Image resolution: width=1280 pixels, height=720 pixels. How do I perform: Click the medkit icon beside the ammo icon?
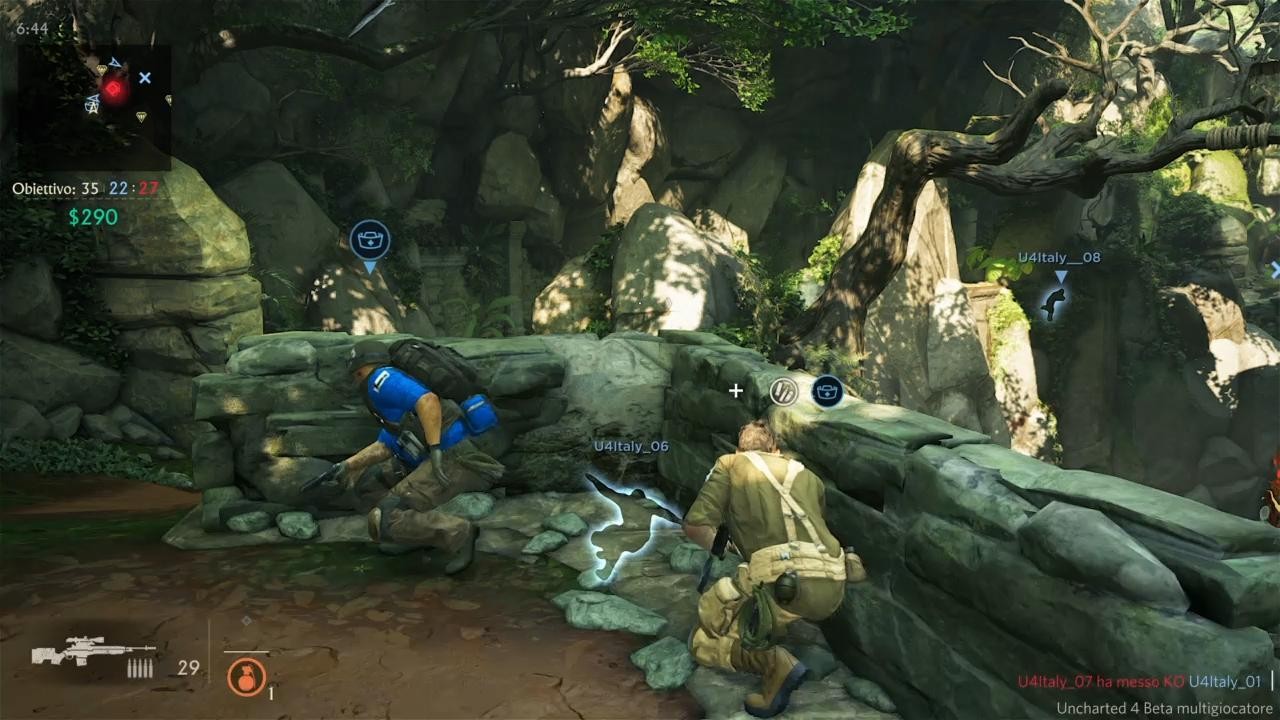[x=827, y=391]
